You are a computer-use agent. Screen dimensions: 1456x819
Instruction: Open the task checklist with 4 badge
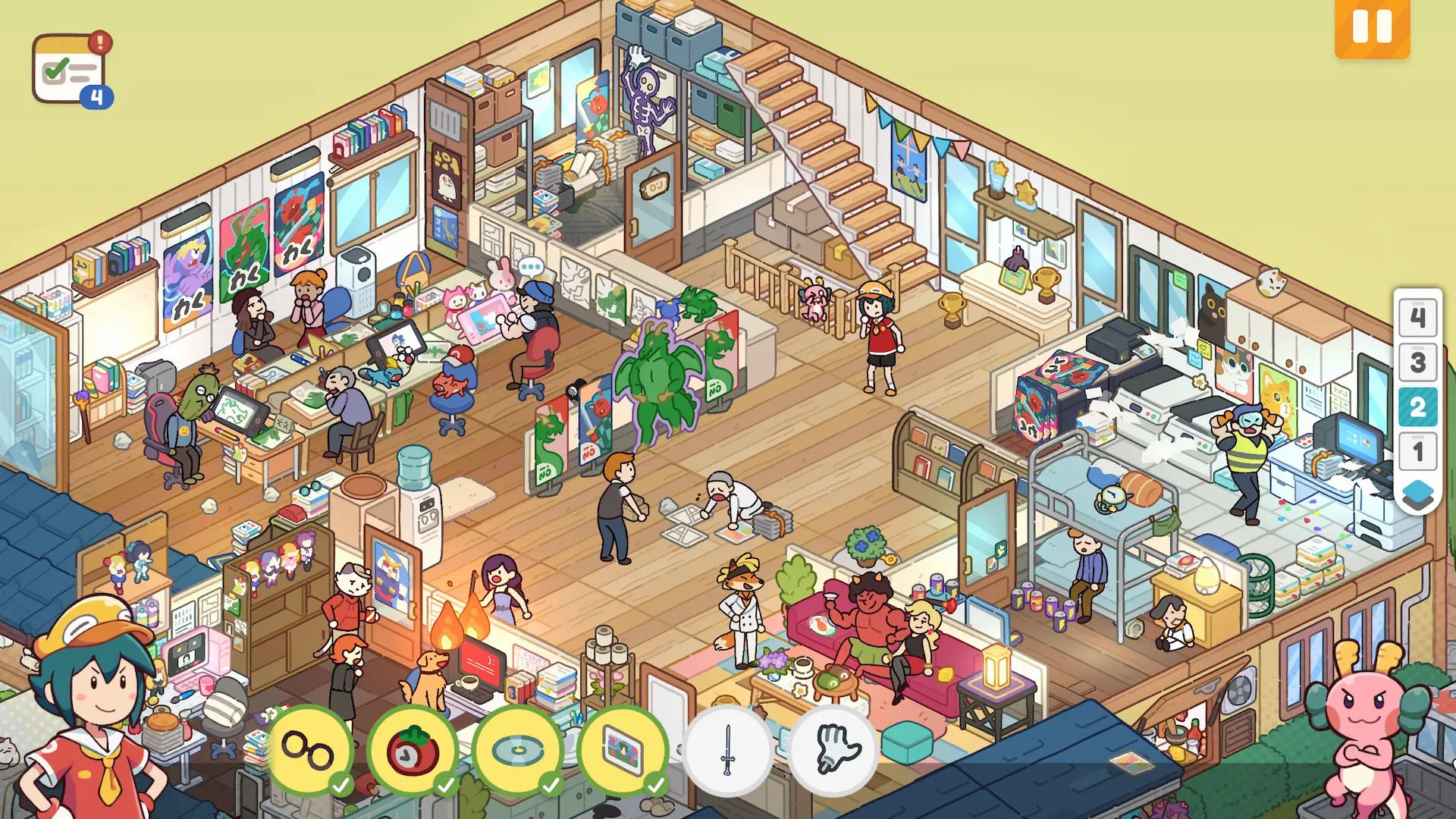point(71,70)
